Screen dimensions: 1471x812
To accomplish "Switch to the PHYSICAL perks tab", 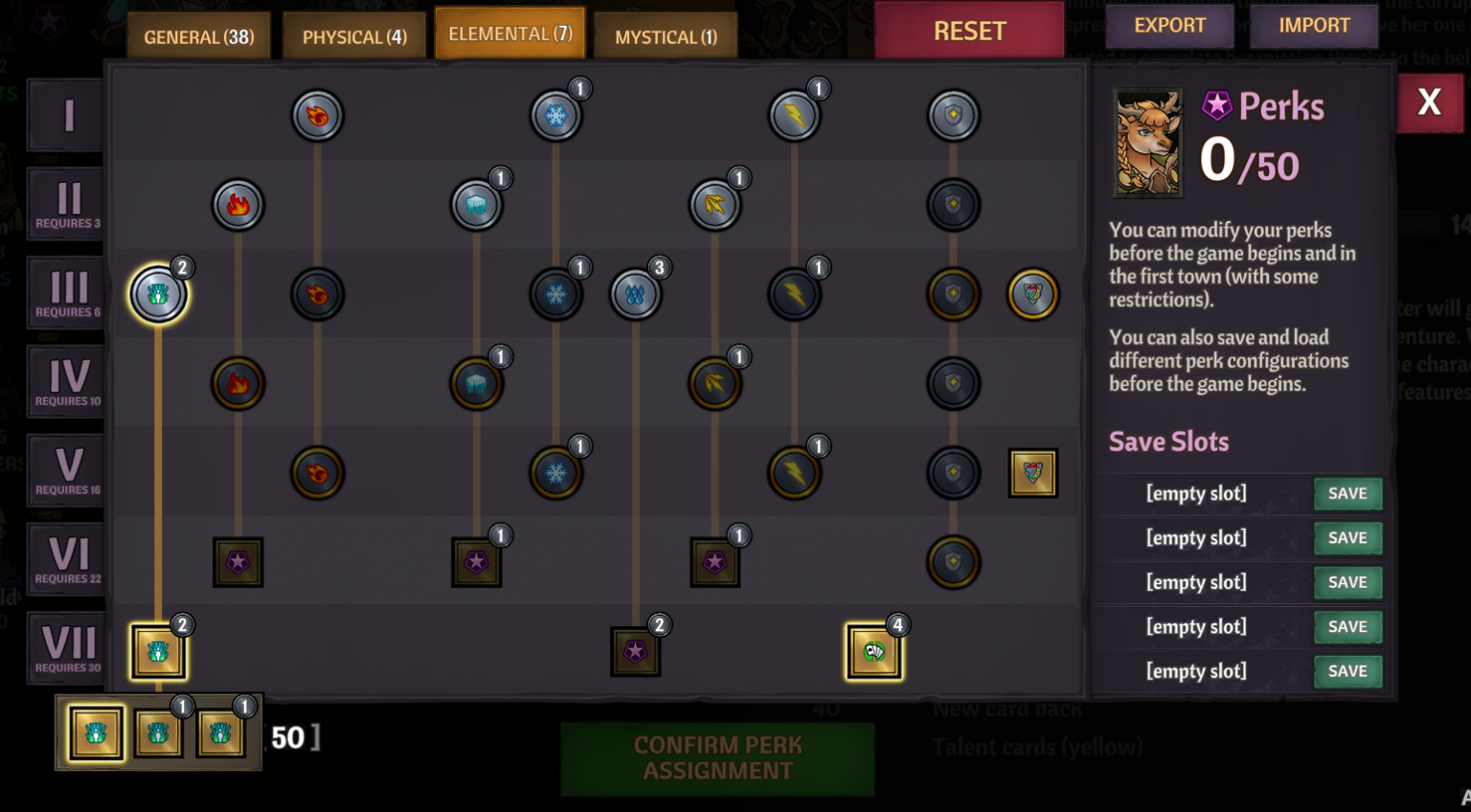I will point(354,36).
